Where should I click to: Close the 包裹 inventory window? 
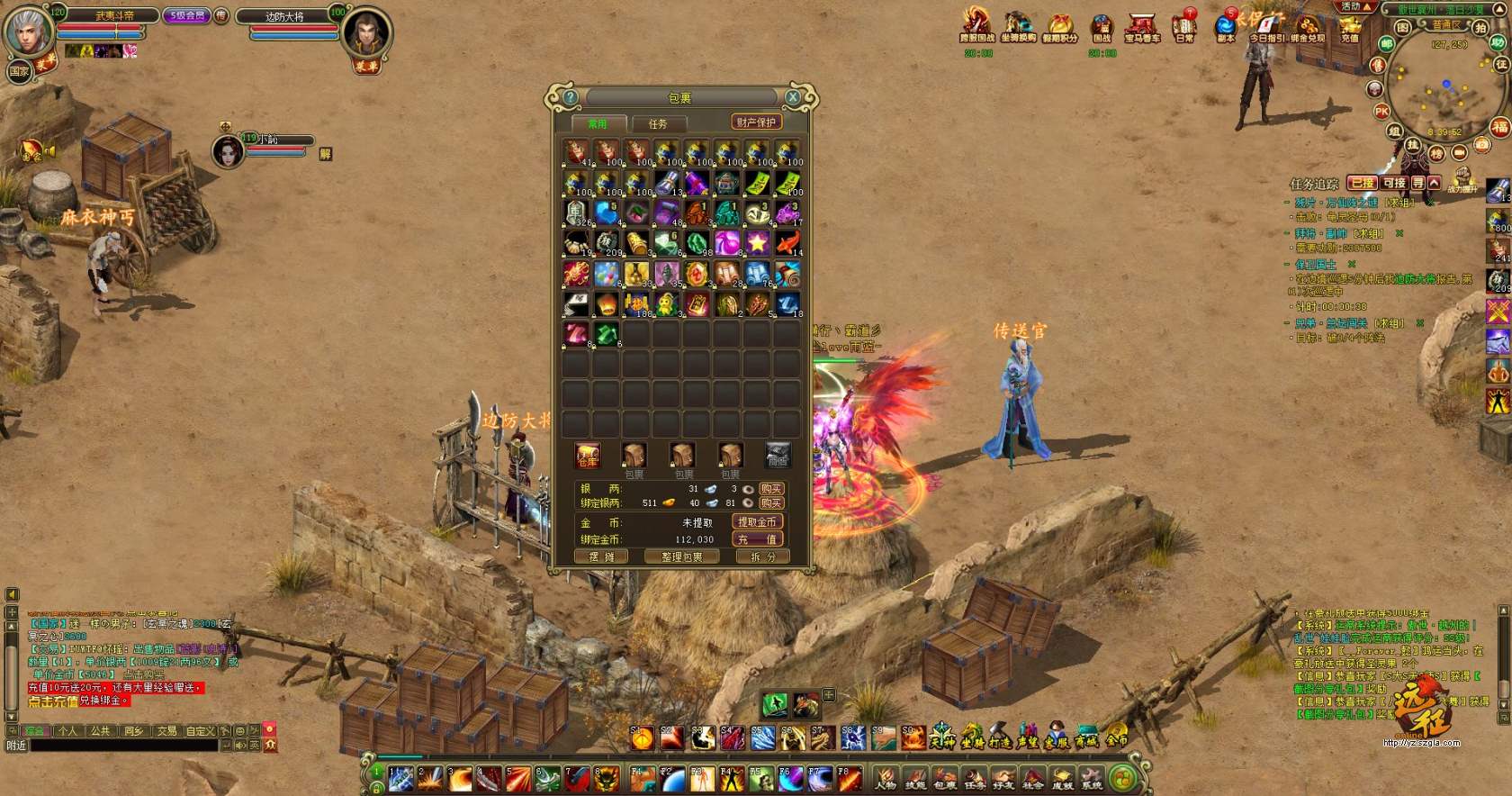(x=793, y=97)
